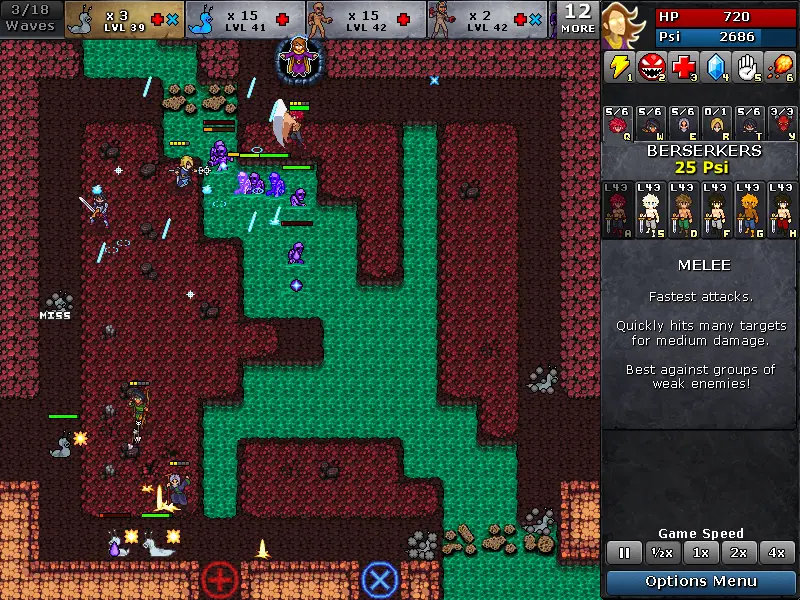Choose the blonde healer class with 0/1

tap(717, 123)
